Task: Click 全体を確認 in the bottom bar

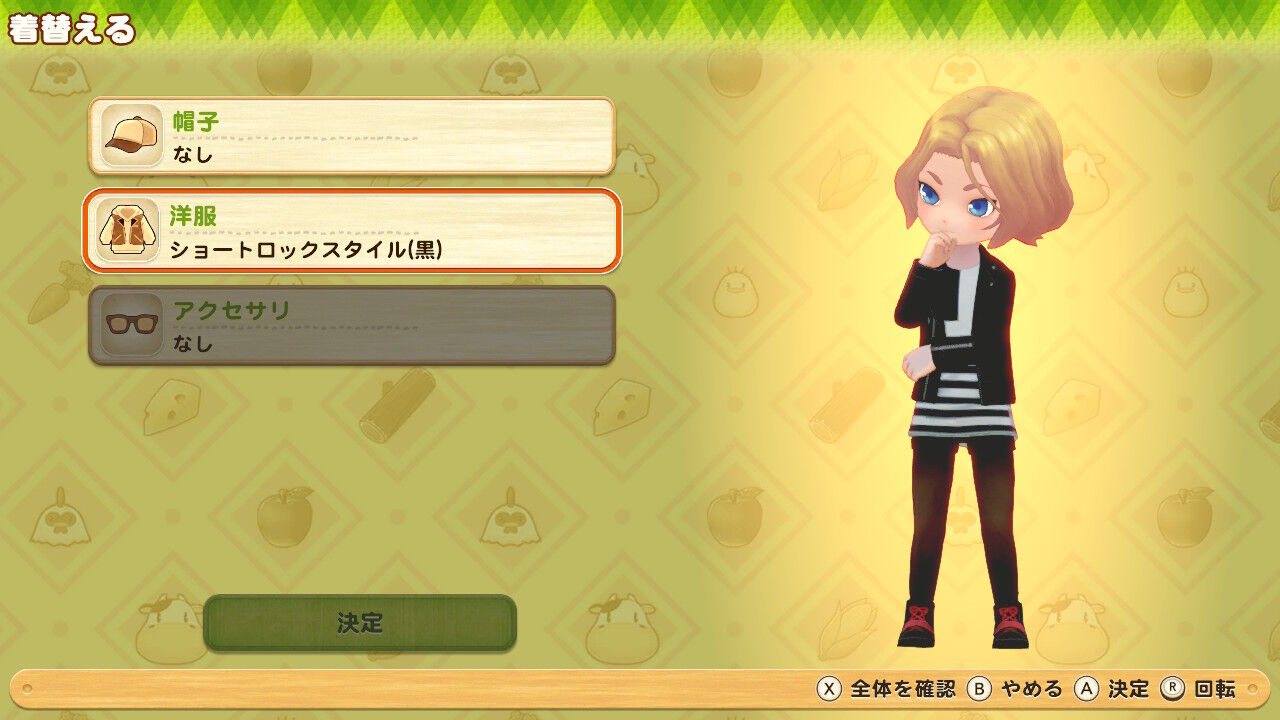Action: tap(905, 690)
